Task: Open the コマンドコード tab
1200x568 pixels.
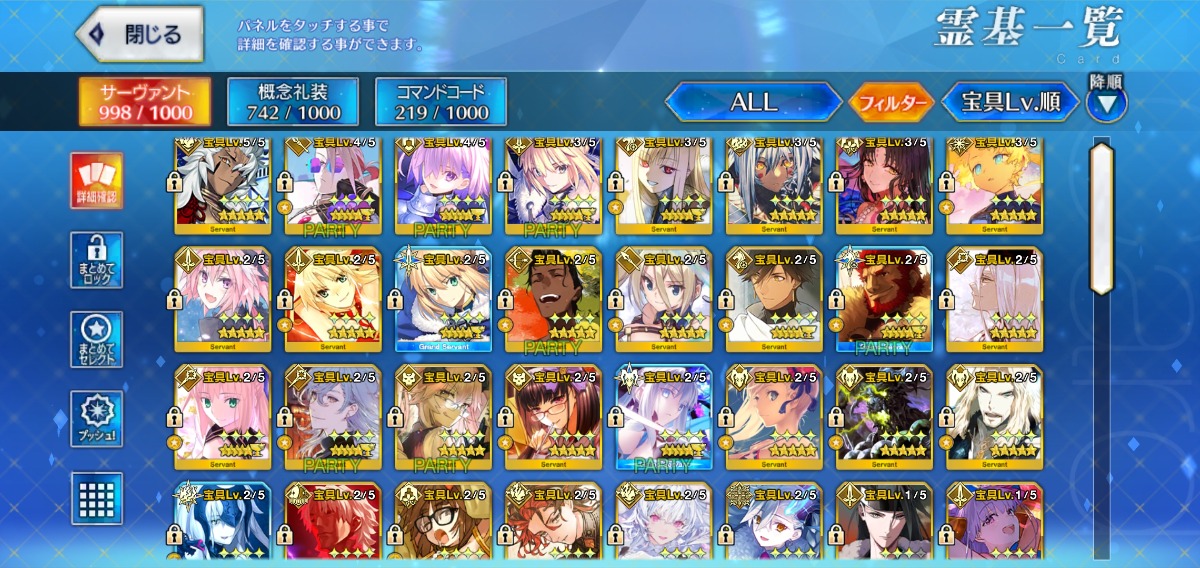Action: pyautogui.click(x=440, y=102)
